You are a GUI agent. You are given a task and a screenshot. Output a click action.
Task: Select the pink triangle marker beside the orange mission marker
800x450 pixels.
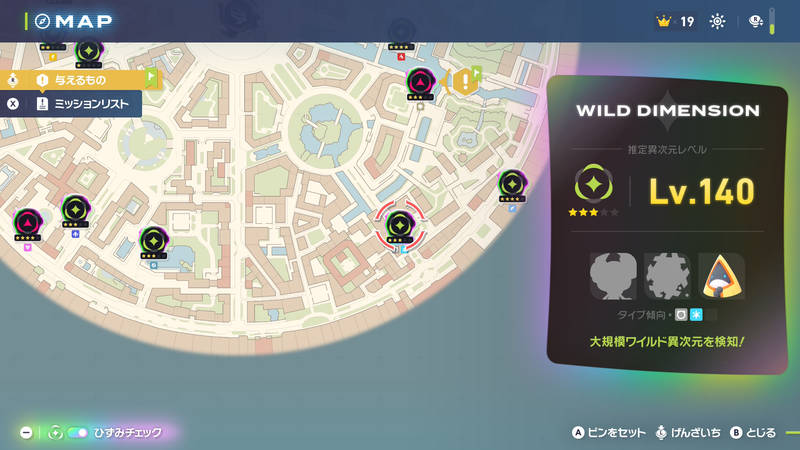coord(421,82)
